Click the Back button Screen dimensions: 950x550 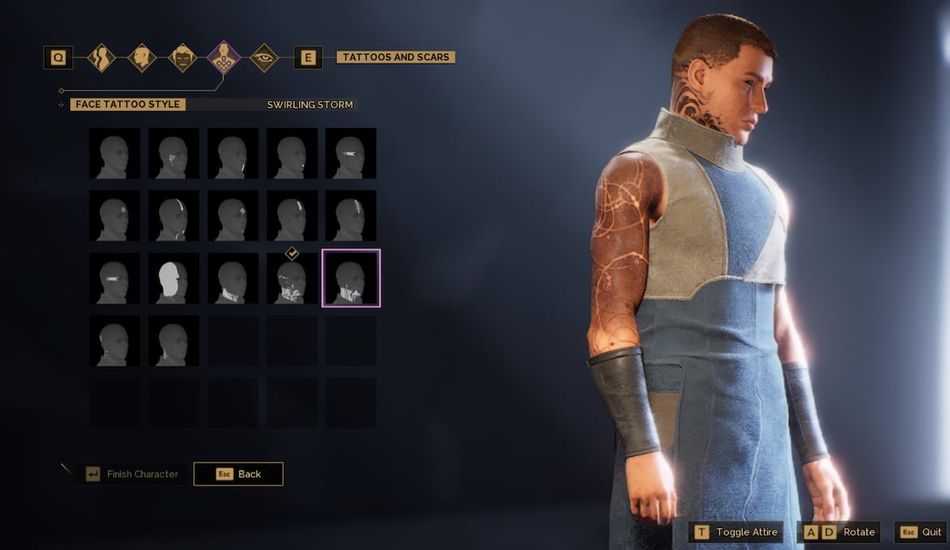(x=238, y=473)
